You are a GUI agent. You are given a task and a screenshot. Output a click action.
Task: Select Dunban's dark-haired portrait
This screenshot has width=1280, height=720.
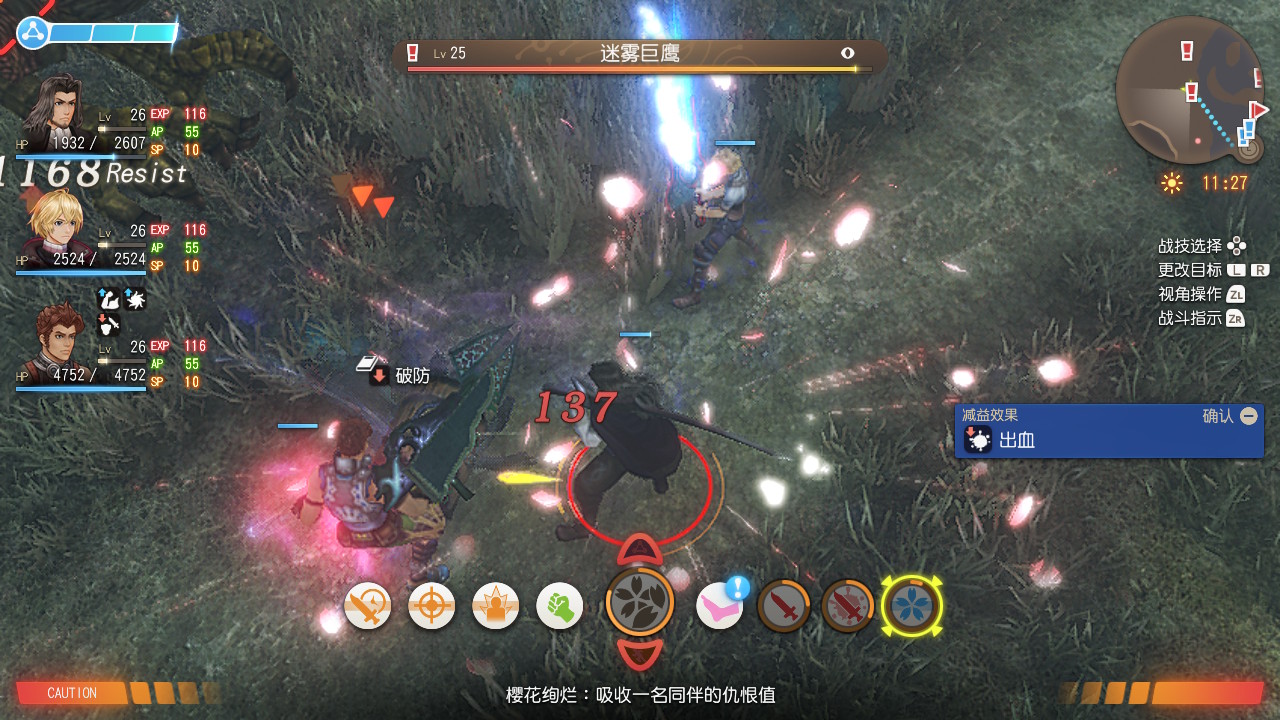click(x=55, y=108)
